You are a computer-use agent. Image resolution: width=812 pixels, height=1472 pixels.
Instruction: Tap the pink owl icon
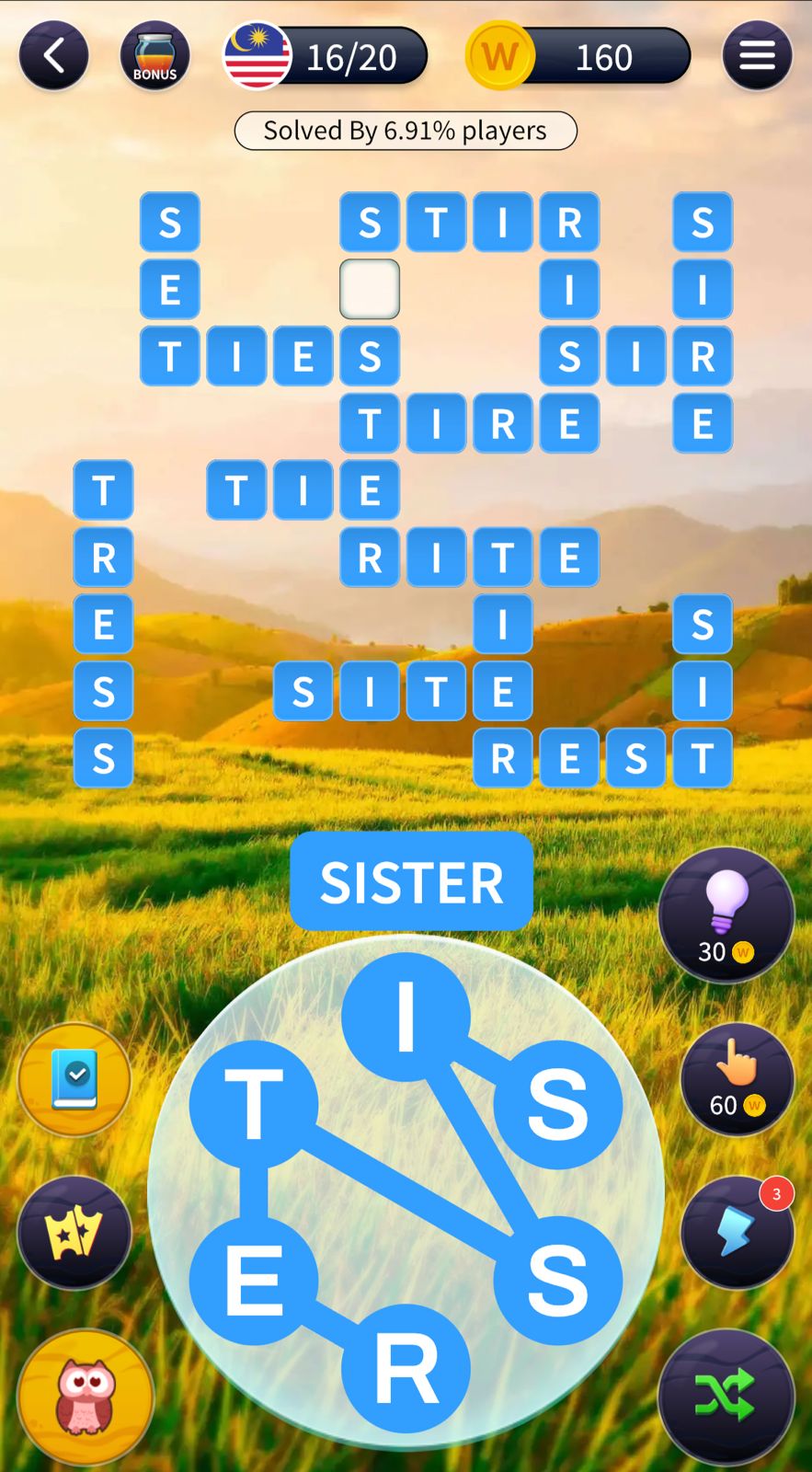click(86, 1397)
